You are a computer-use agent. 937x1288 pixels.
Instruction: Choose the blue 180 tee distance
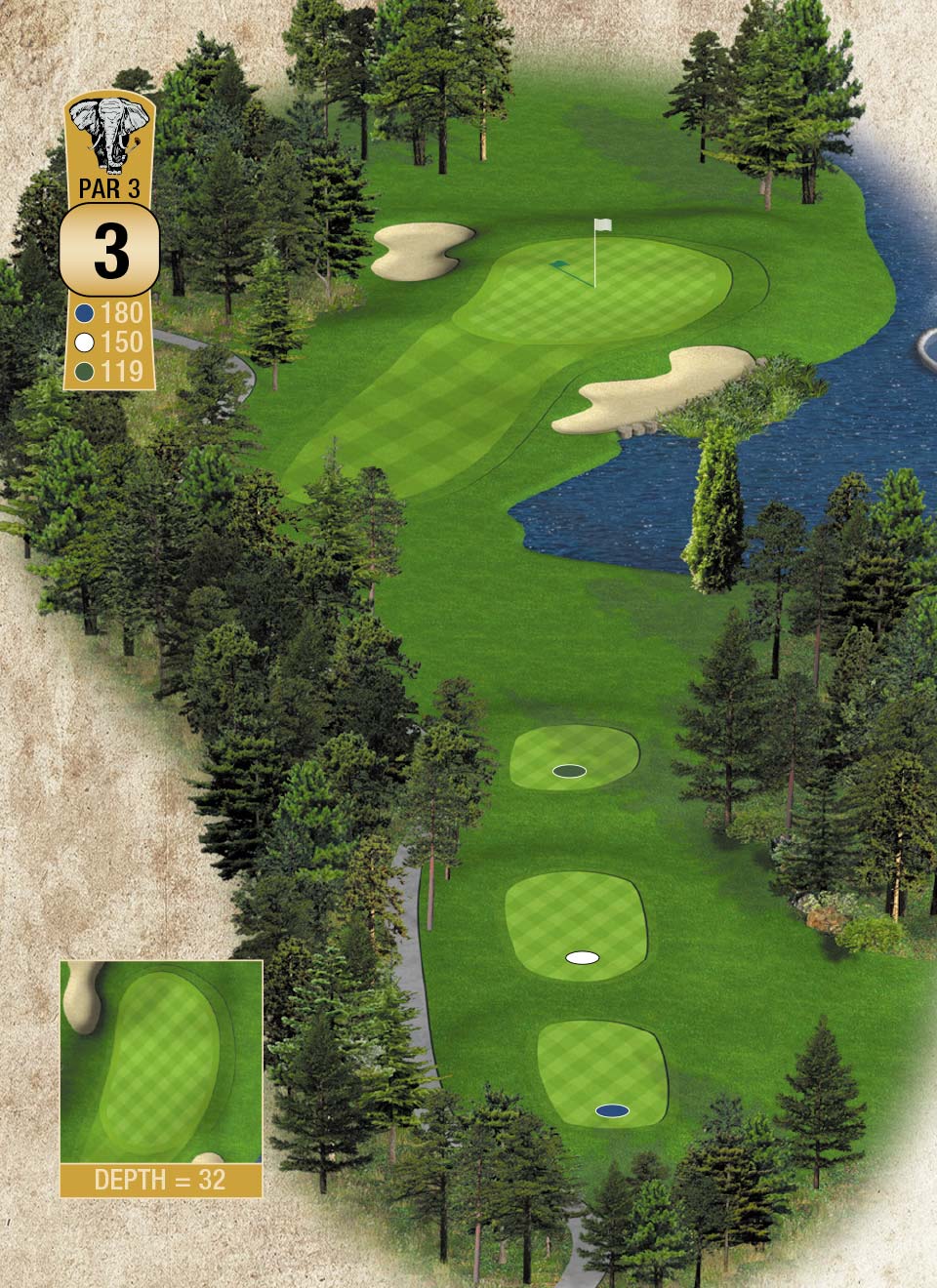click(x=110, y=313)
